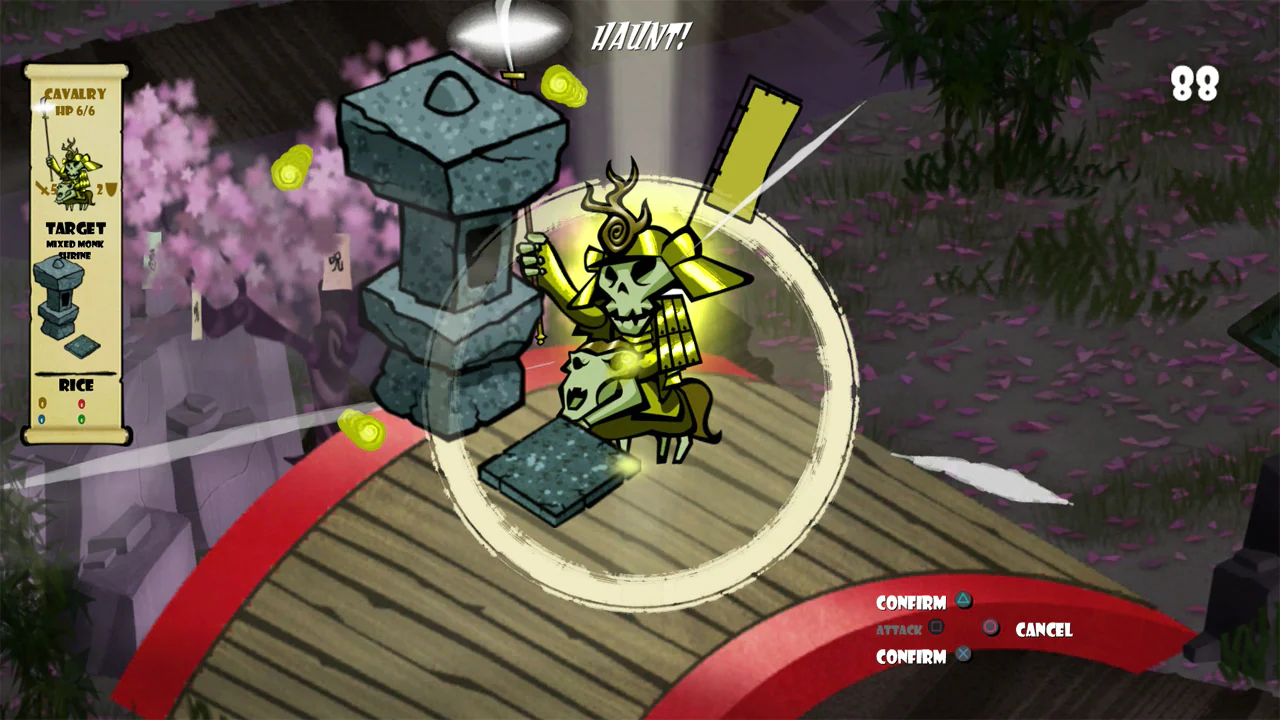Toggle the blue rice dot

[41, 417]
